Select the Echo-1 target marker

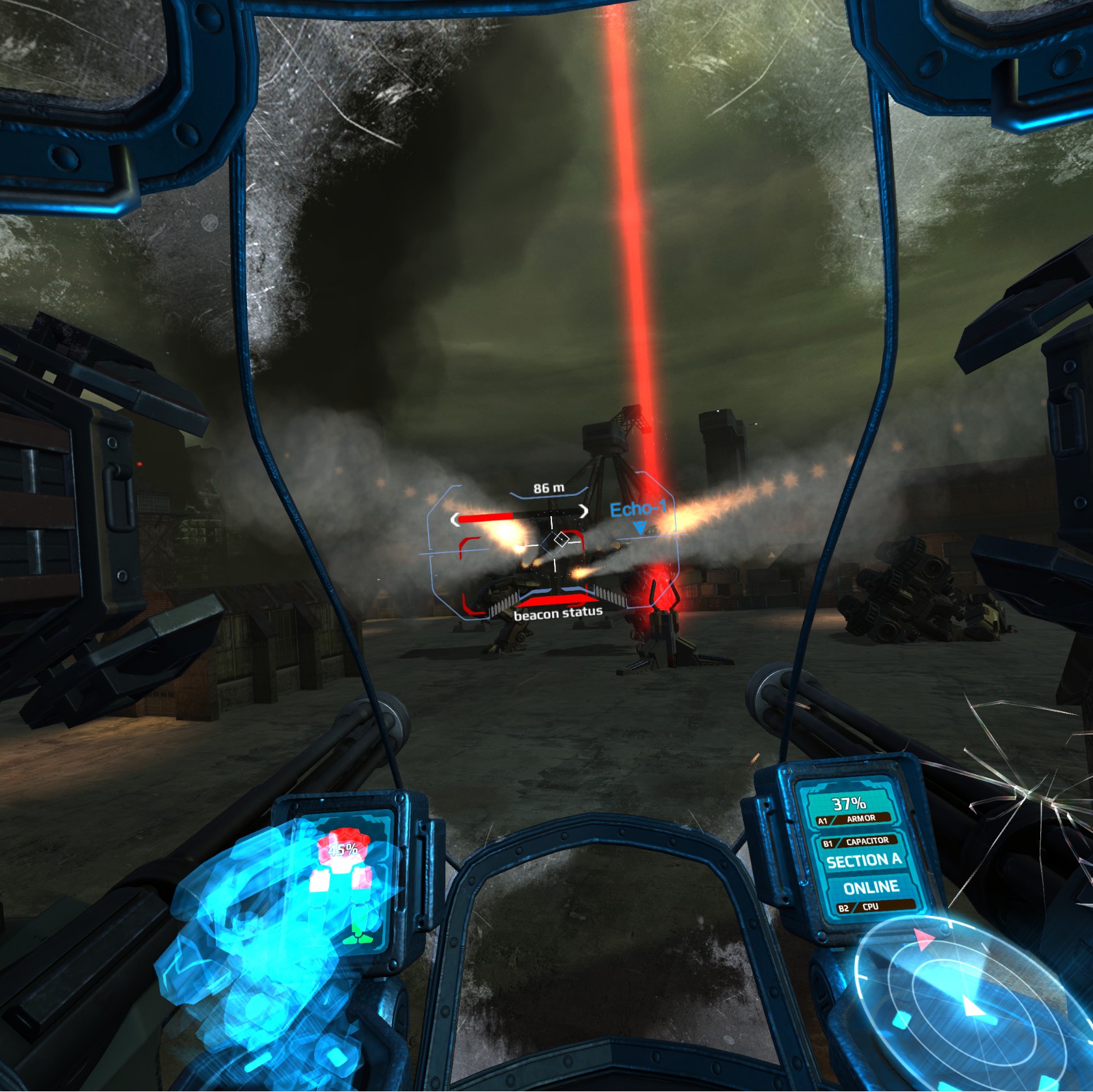[x=639, y=510]
